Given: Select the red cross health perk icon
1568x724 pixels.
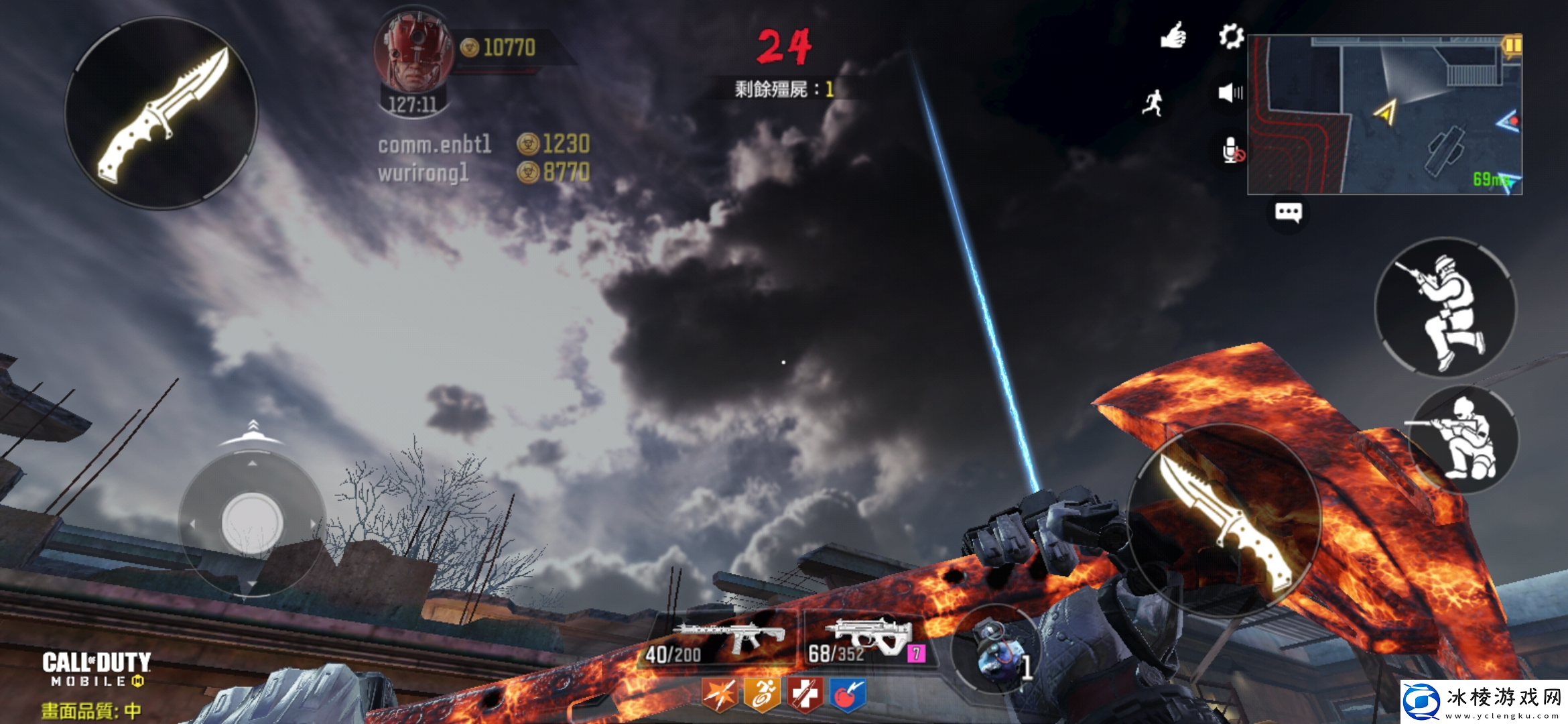Looking at the screenshot, I should point(805,695).
